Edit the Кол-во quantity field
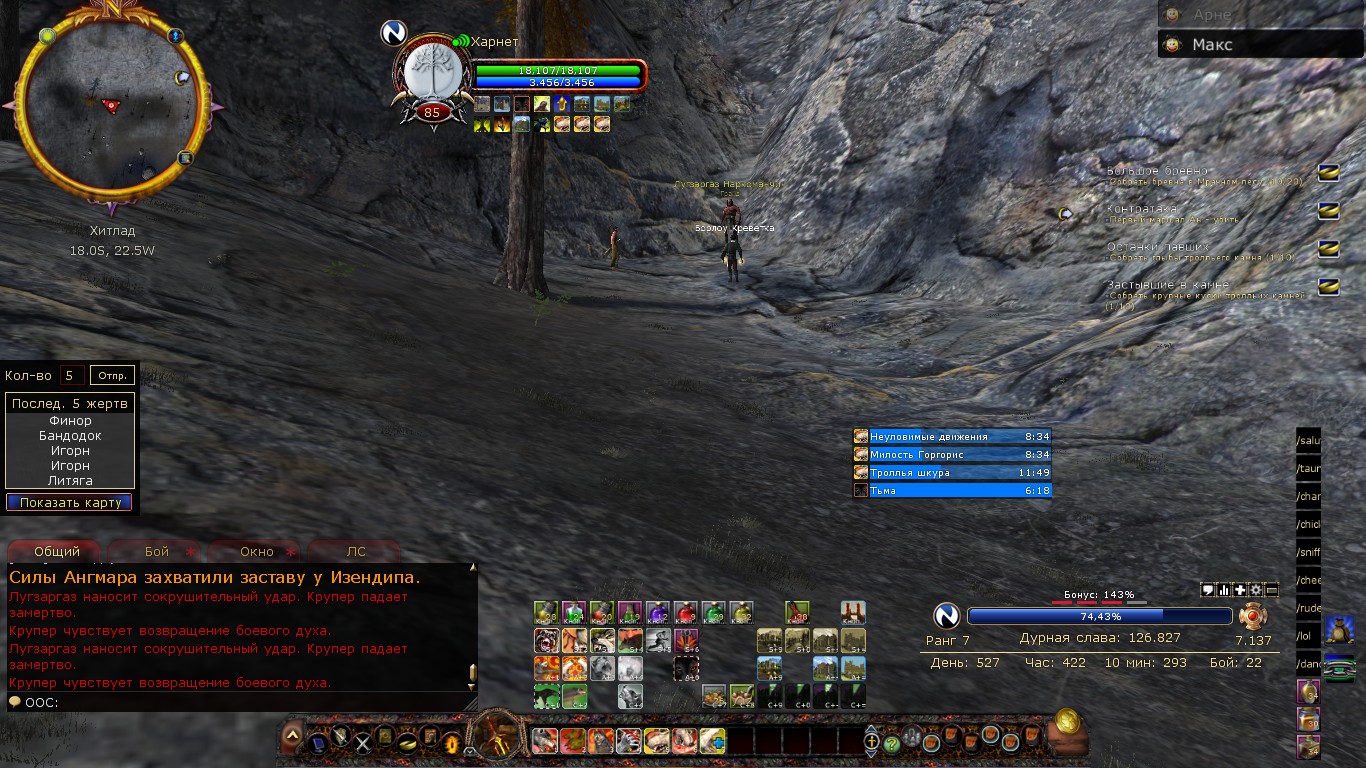The image size is (1366, 768). [71, 376]
